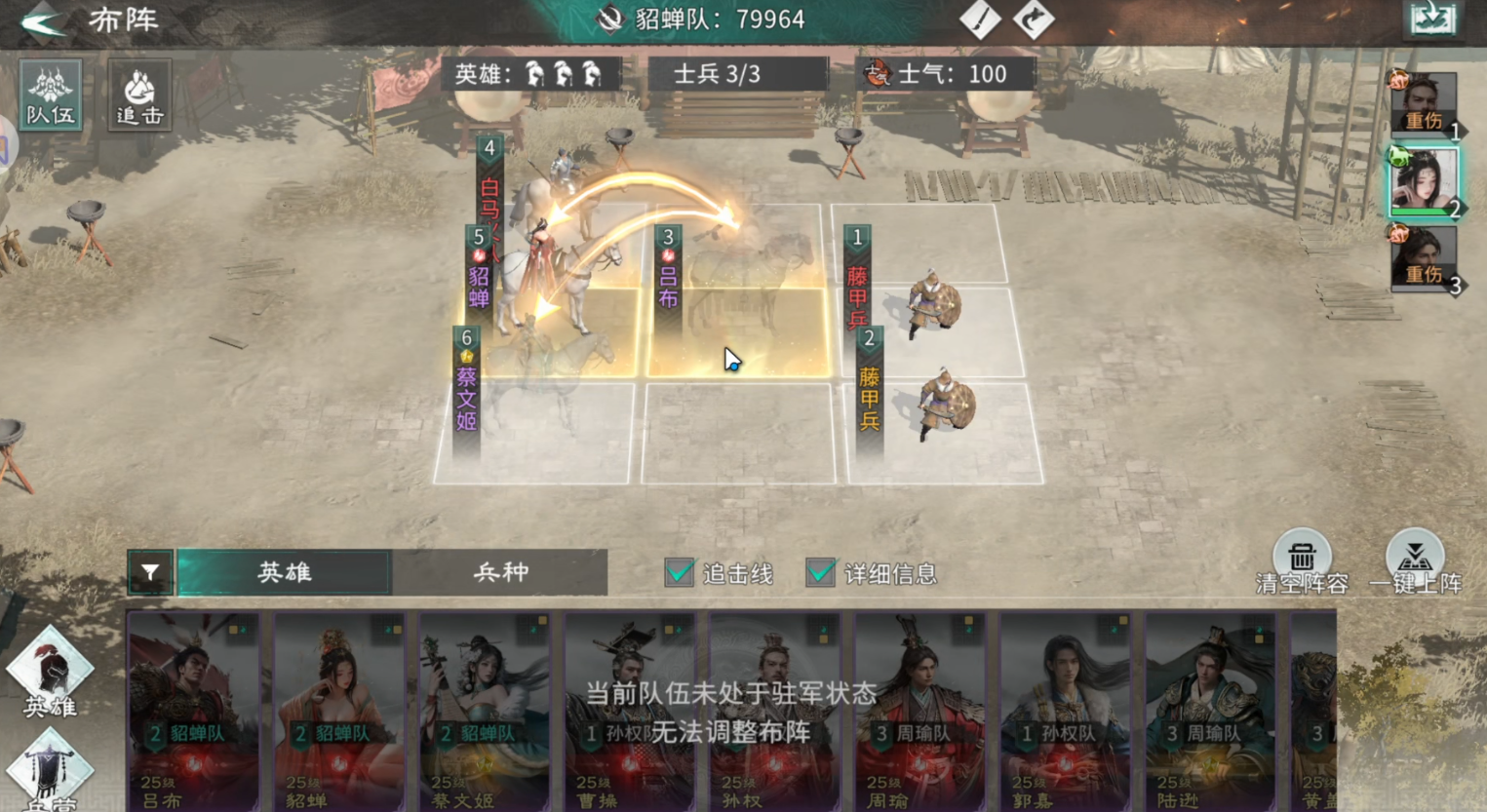The height and width of the screenshot is (812, 1487).
Task: Click the reset/redo arrow icon near top
Action: tap(1032, 19)
